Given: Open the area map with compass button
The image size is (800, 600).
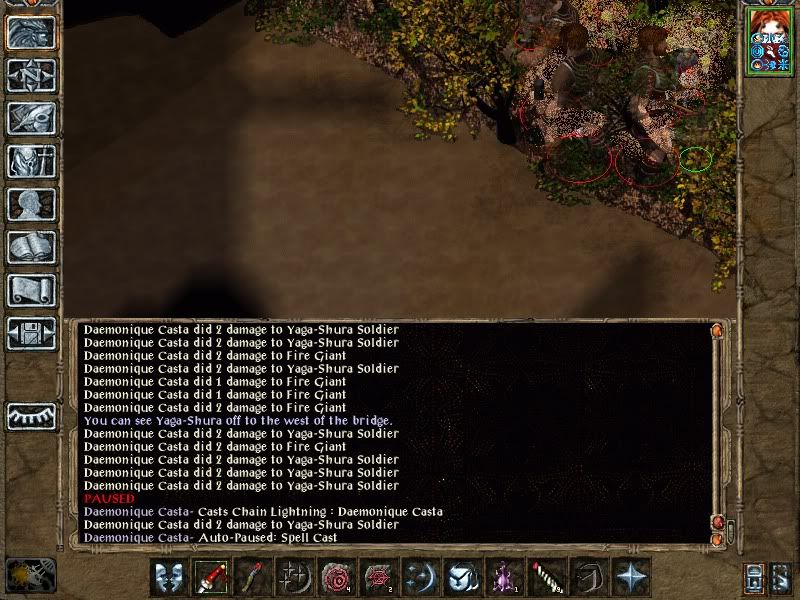Looking at the screenshot, I should [30, 76].
